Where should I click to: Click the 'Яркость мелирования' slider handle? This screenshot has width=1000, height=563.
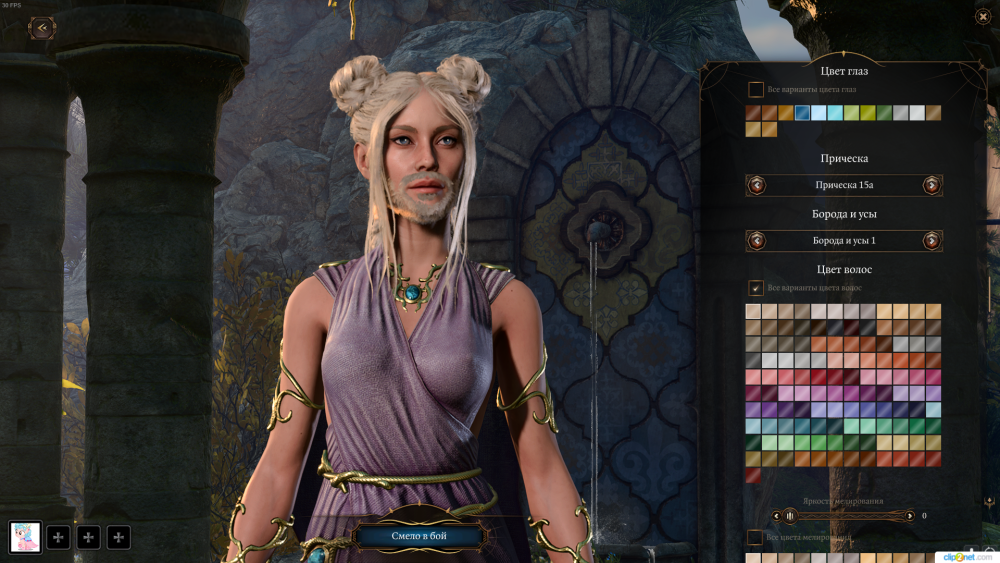(x=790, y=516)
